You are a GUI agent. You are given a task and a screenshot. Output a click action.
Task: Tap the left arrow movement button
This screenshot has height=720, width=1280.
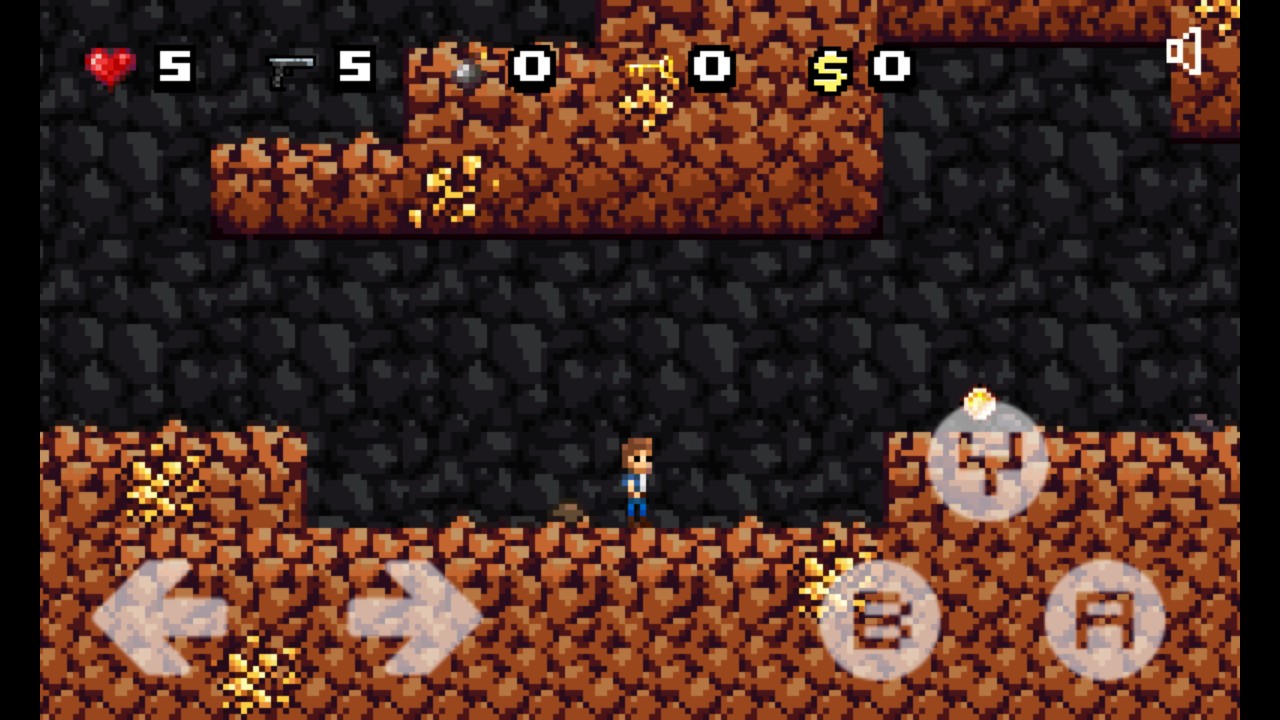160,617
